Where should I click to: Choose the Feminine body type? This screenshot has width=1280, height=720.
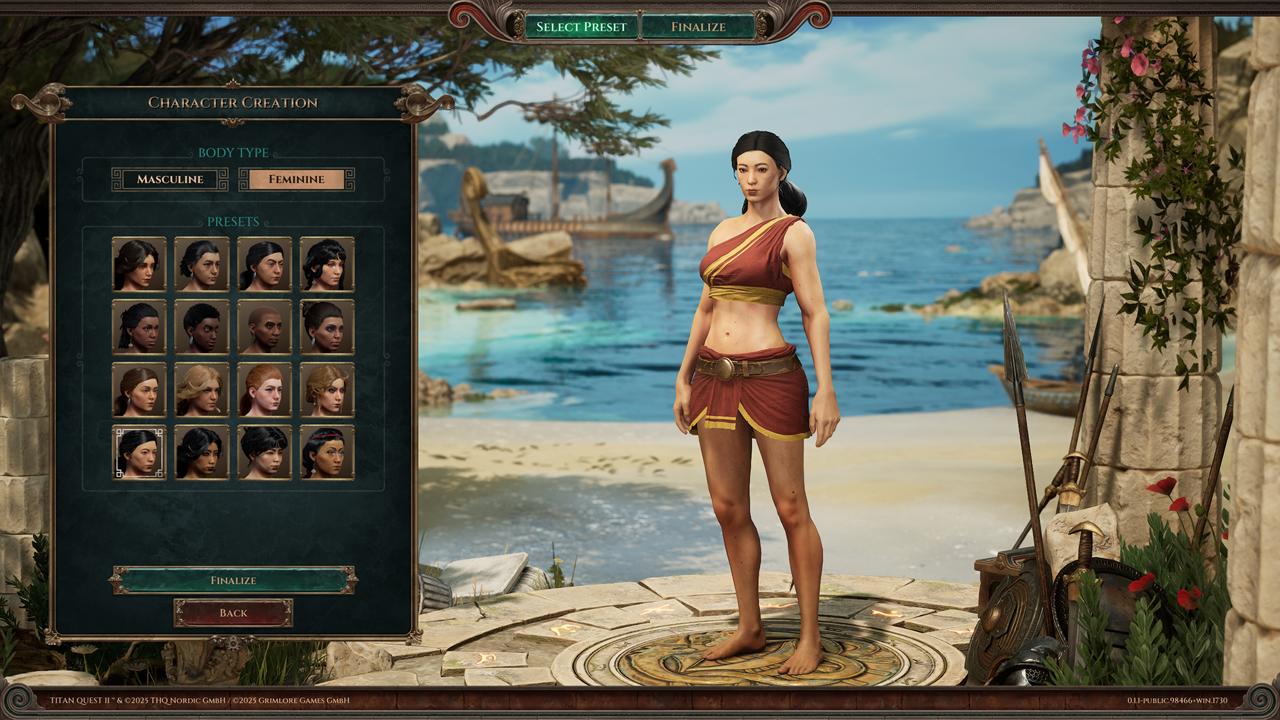coord(296,179)
